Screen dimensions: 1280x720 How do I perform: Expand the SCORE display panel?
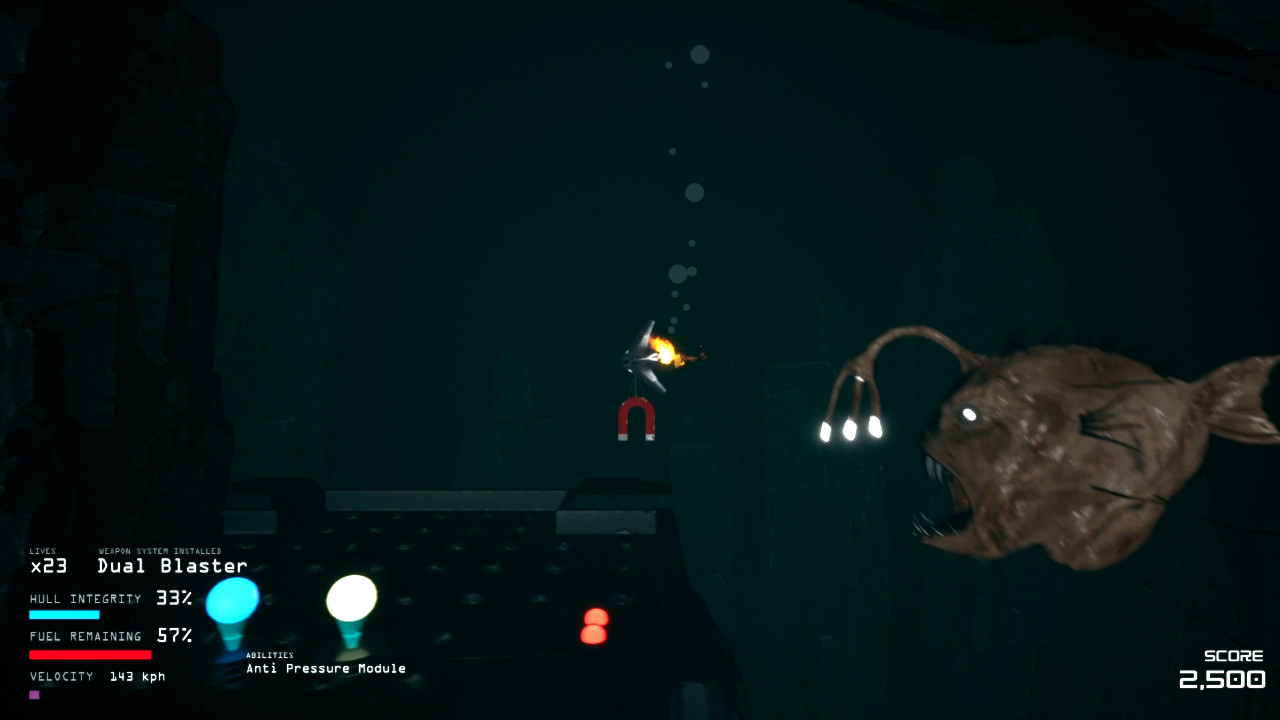[x=1234, y=655]
